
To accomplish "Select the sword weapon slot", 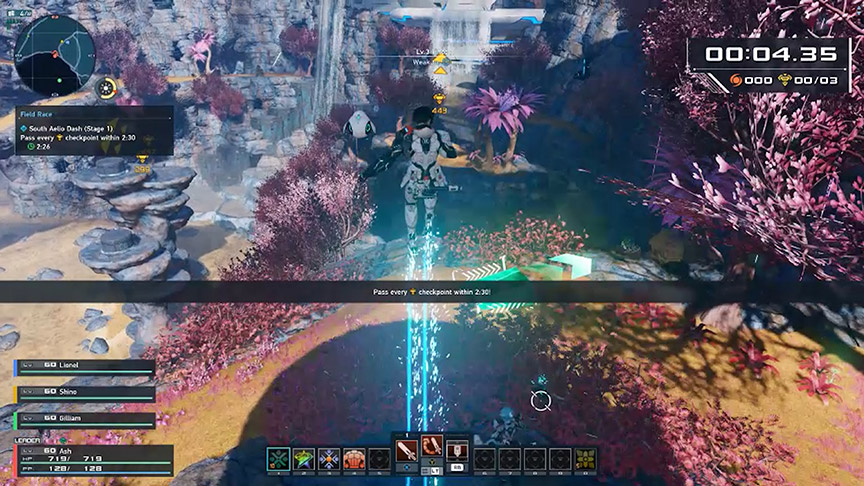I will pos(407,452).
